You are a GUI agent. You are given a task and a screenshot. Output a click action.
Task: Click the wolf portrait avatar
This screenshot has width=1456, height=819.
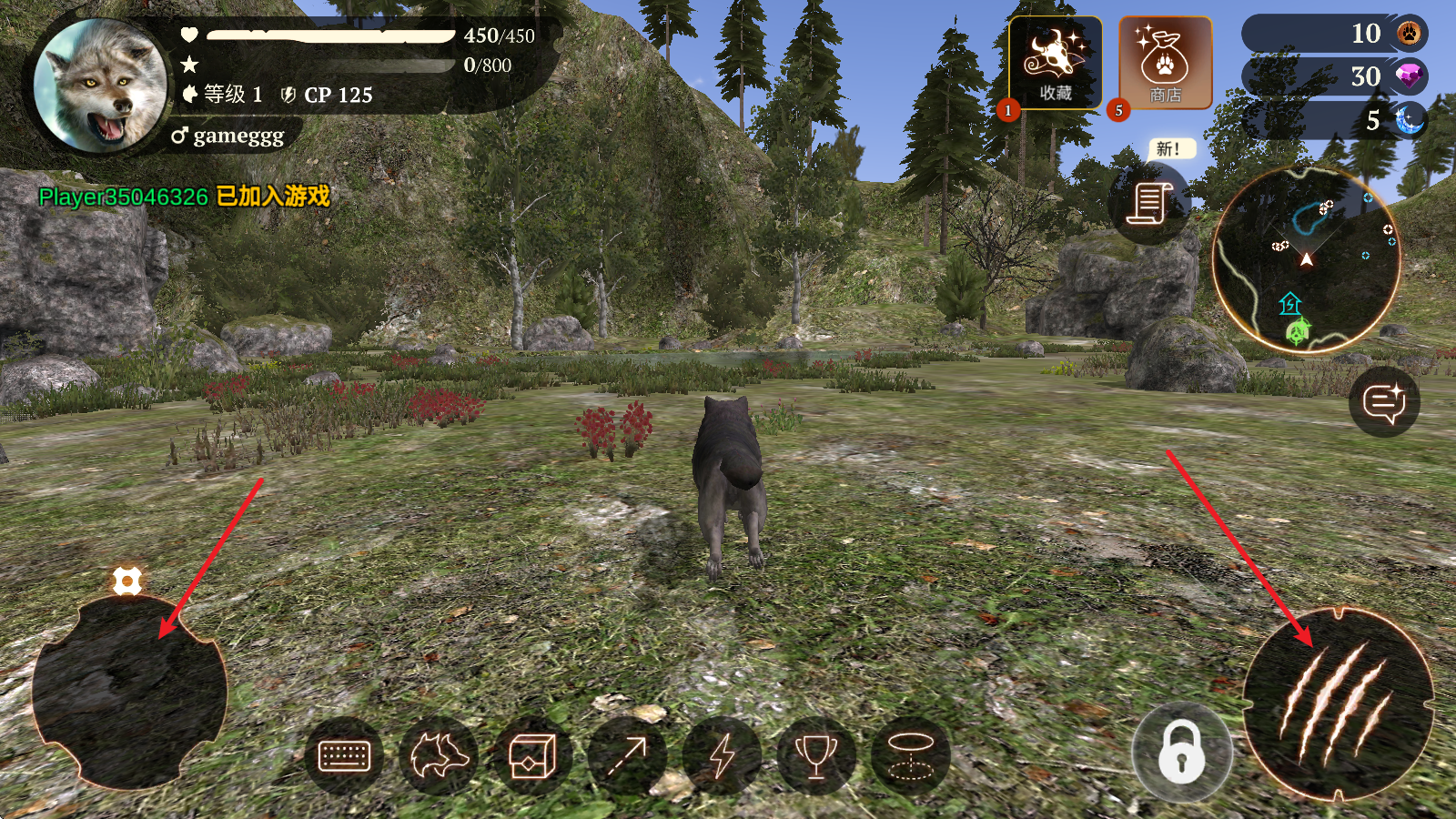point(100,85)
